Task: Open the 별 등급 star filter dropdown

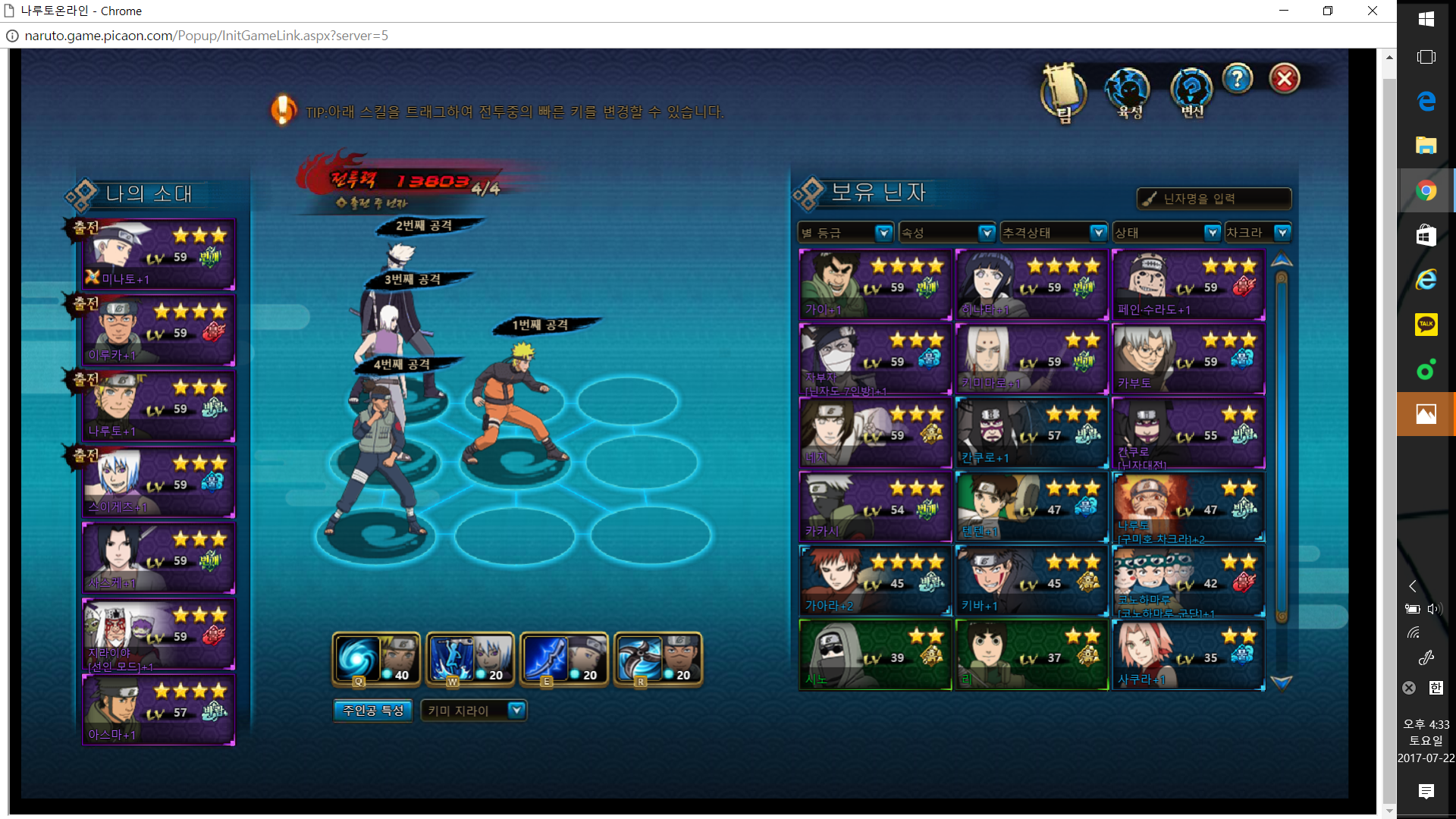Action: click(846, 233)
